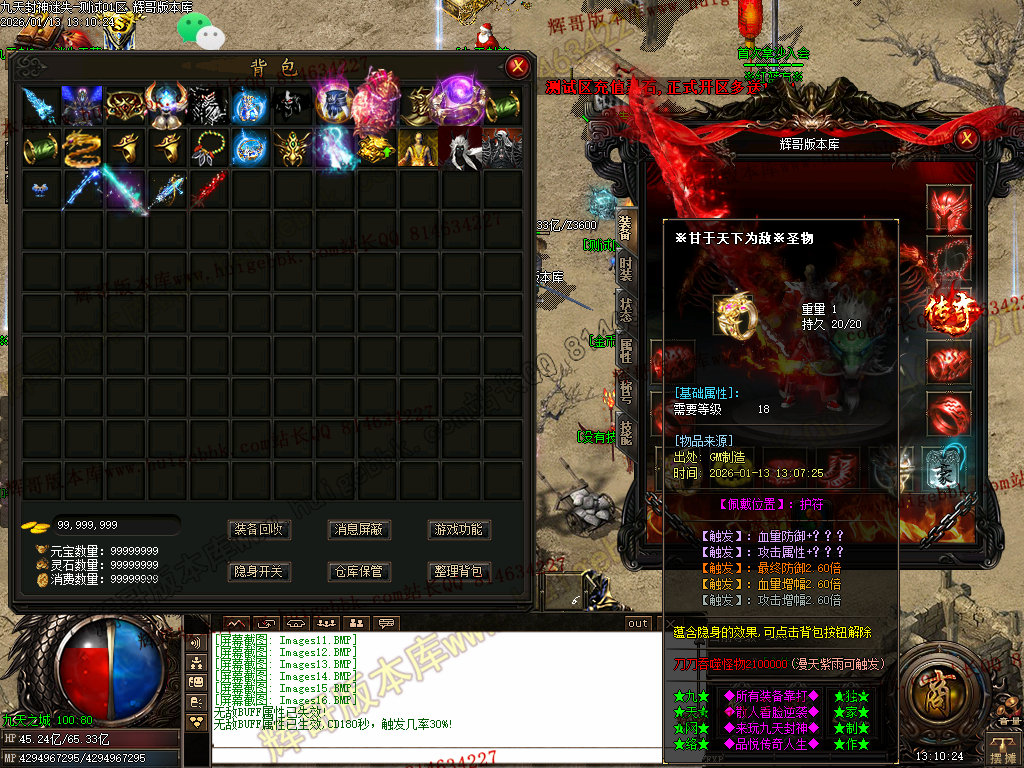Select the red sword in the bag
The height and width of the screenshot is (768, 1024).
tap(208, 189)
